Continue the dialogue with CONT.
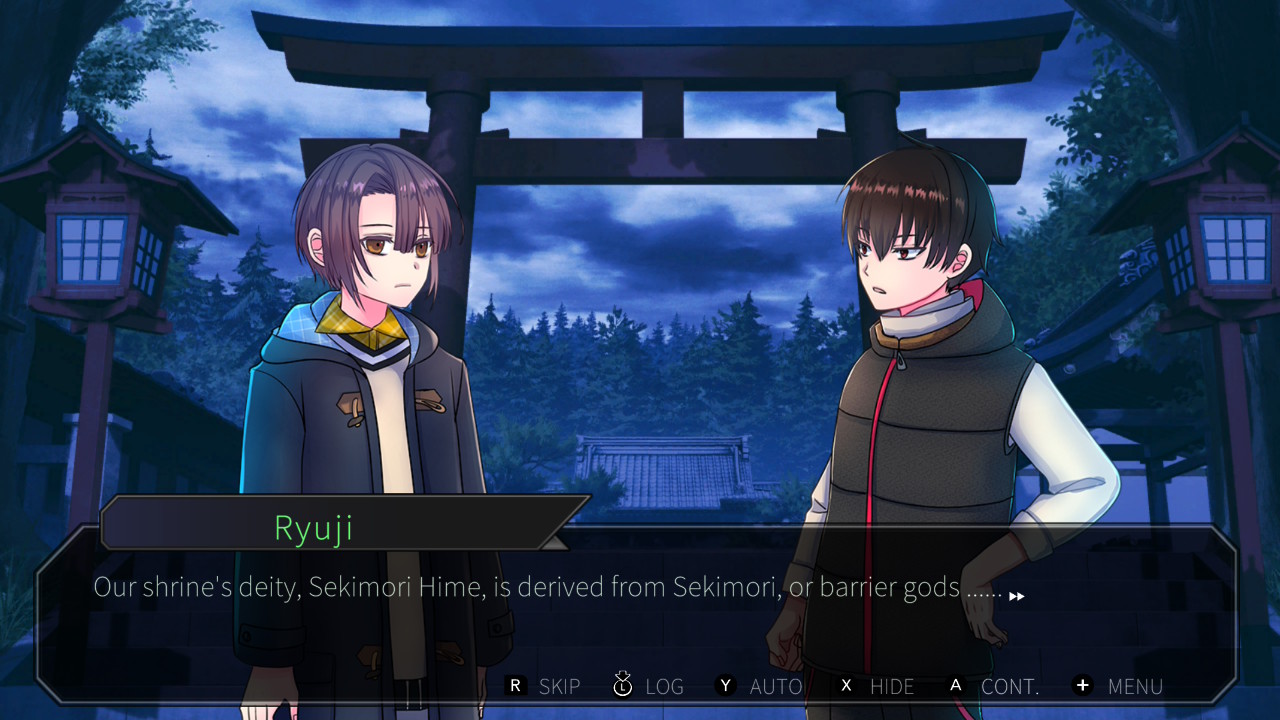Viewport: 1280px width, 720px height. (x=994, y=686)
